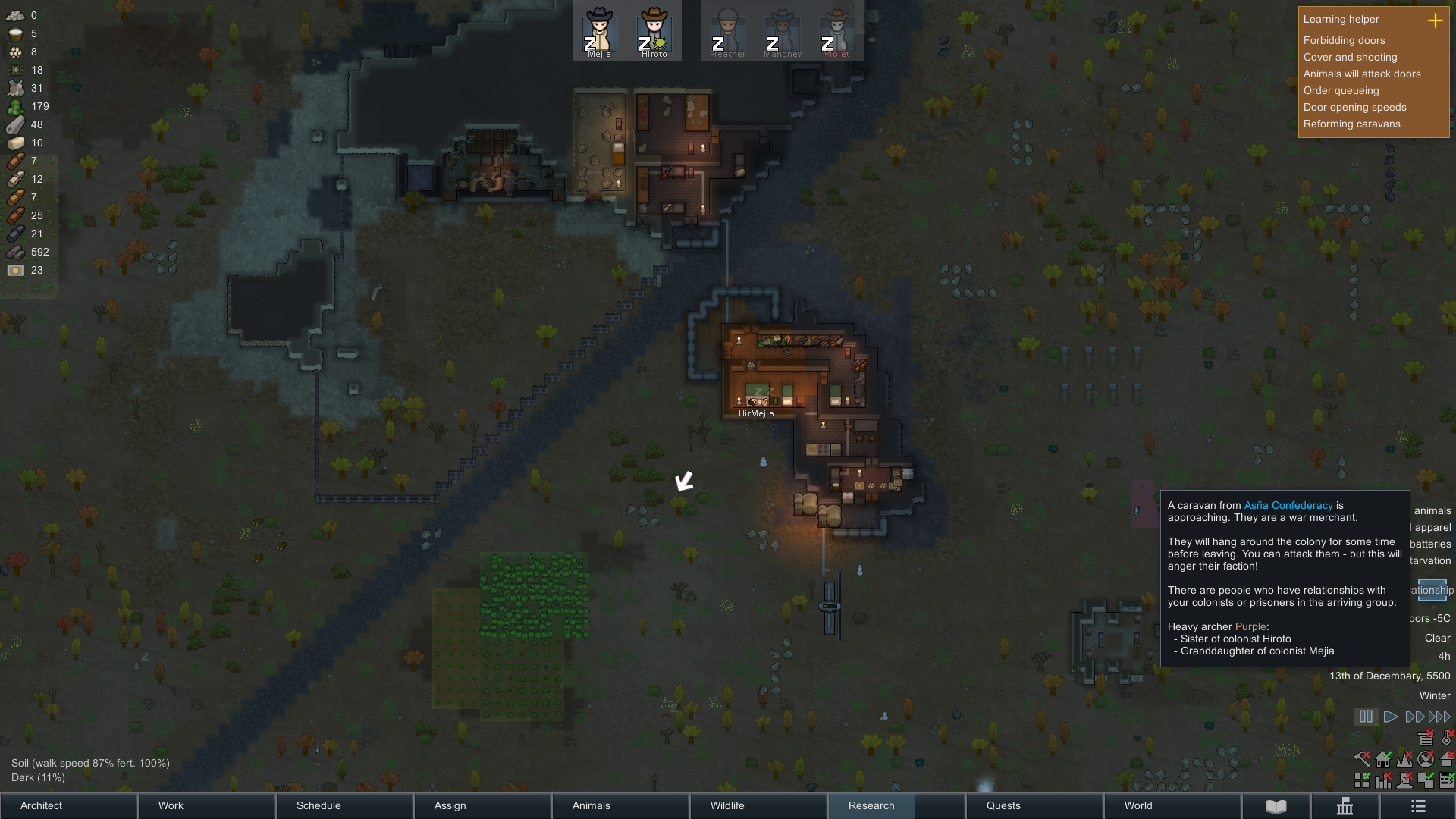The height and width of the screenshot is (819, 1456).
Task: Open the history book icon
Action: point(1276,806)
